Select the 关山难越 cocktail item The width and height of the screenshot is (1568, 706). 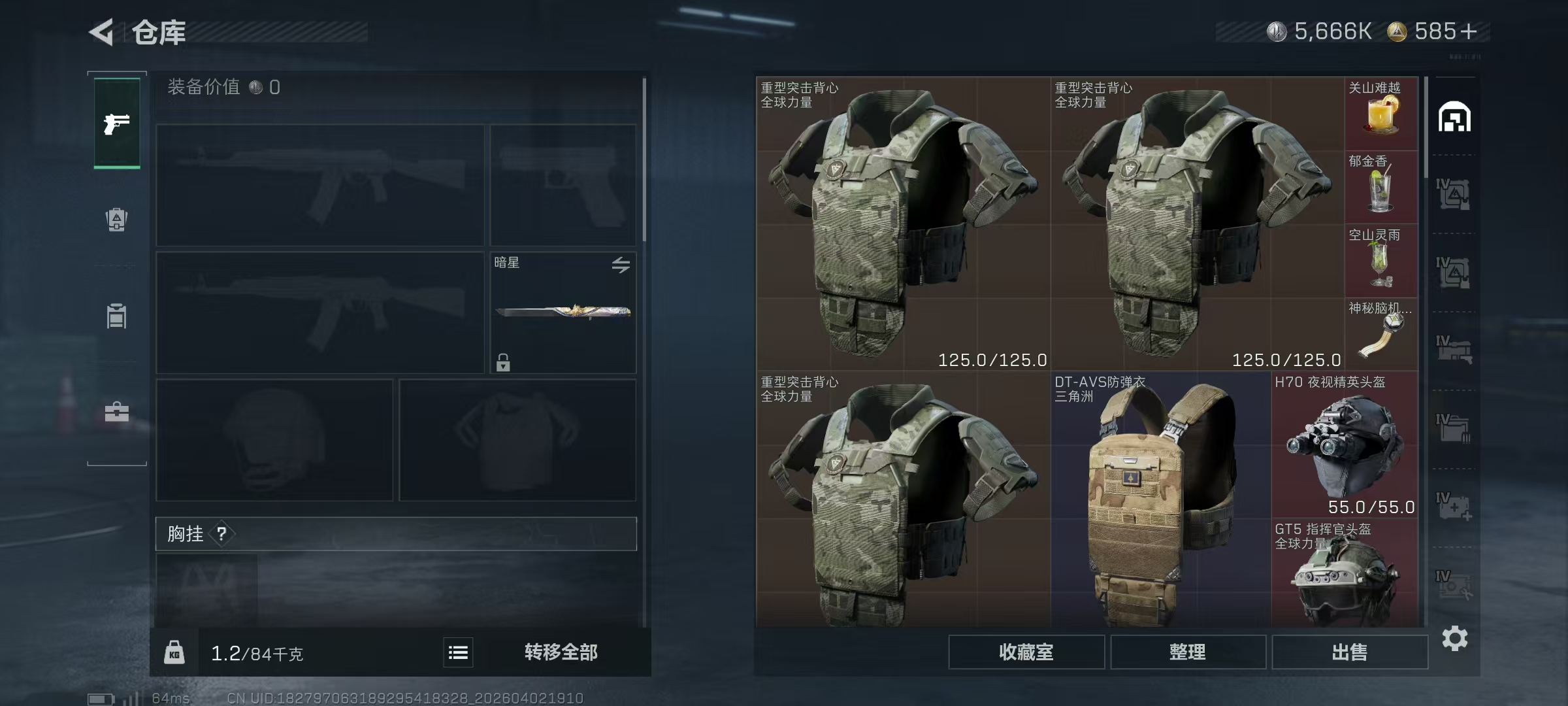coord(1380,114)
